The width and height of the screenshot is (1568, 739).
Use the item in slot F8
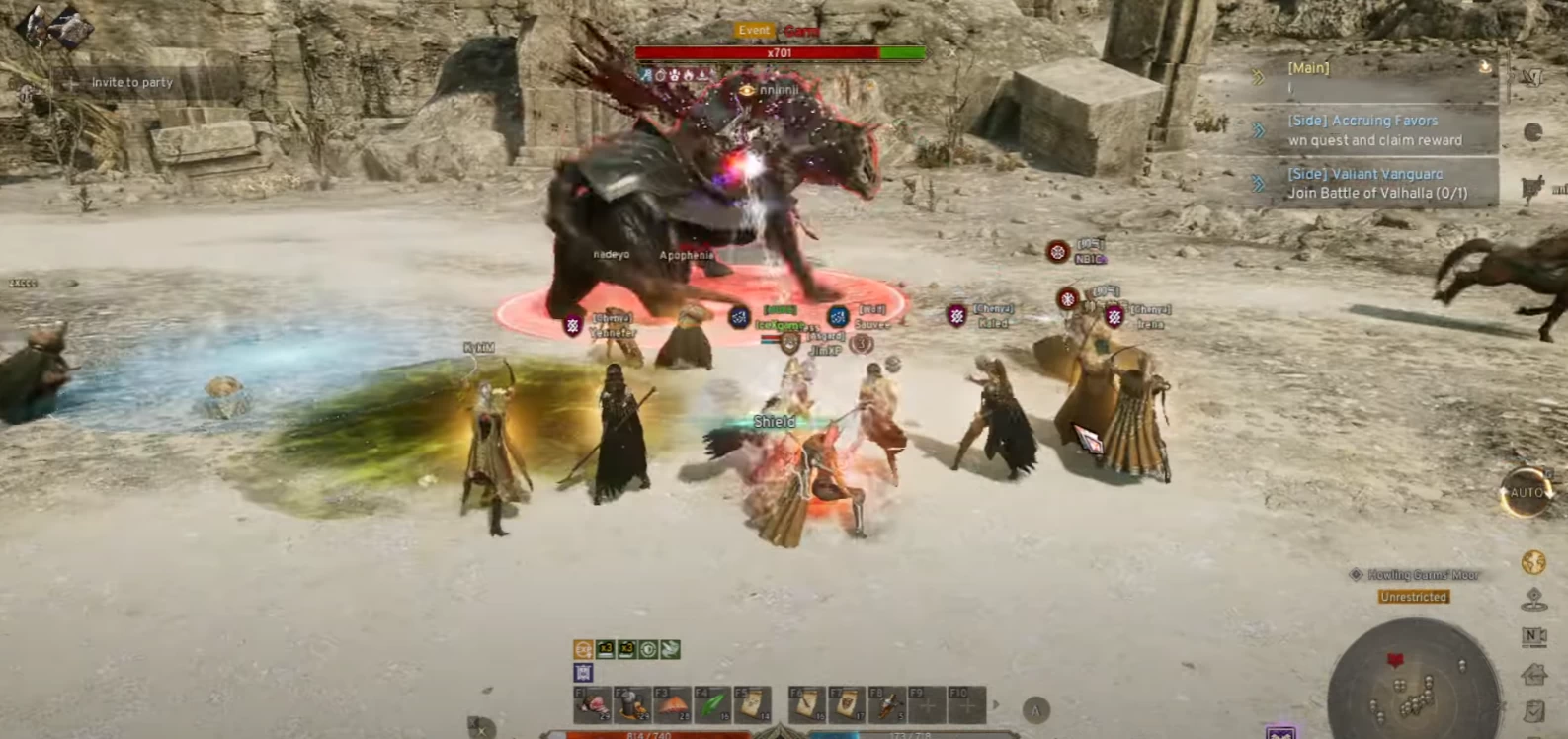pyautogui.click(x=886, y=705)
